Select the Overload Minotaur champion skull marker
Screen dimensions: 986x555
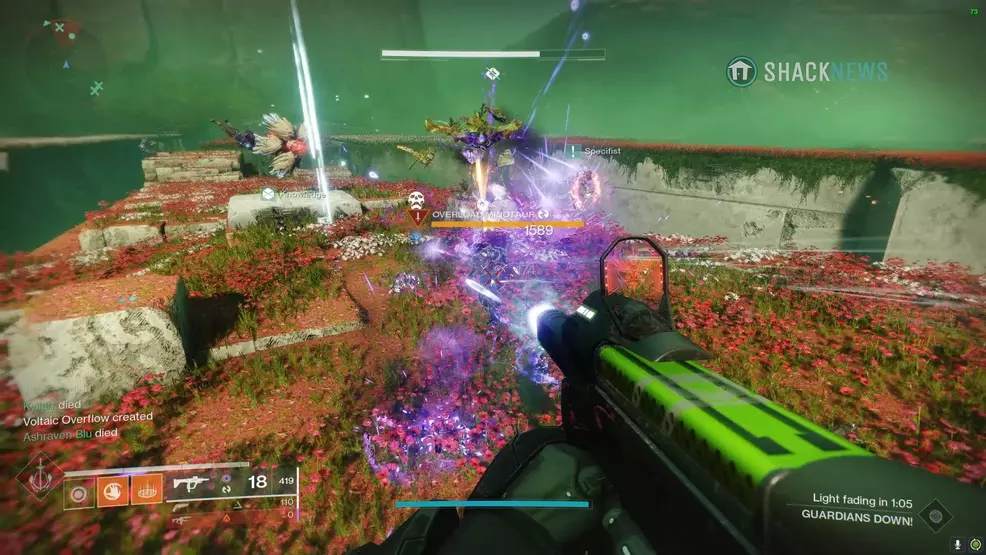pos(416,201)
